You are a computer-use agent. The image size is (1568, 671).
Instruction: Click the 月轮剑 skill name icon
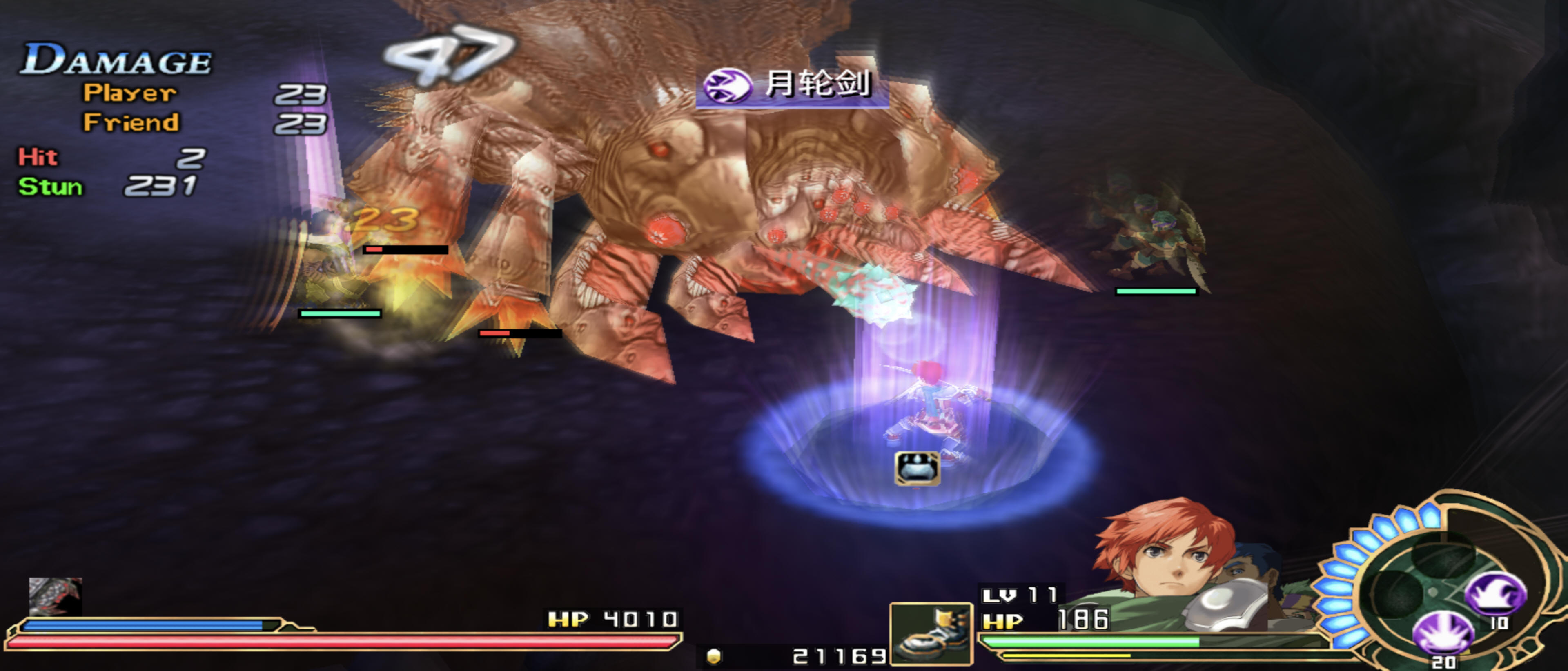tap(726, 85)
